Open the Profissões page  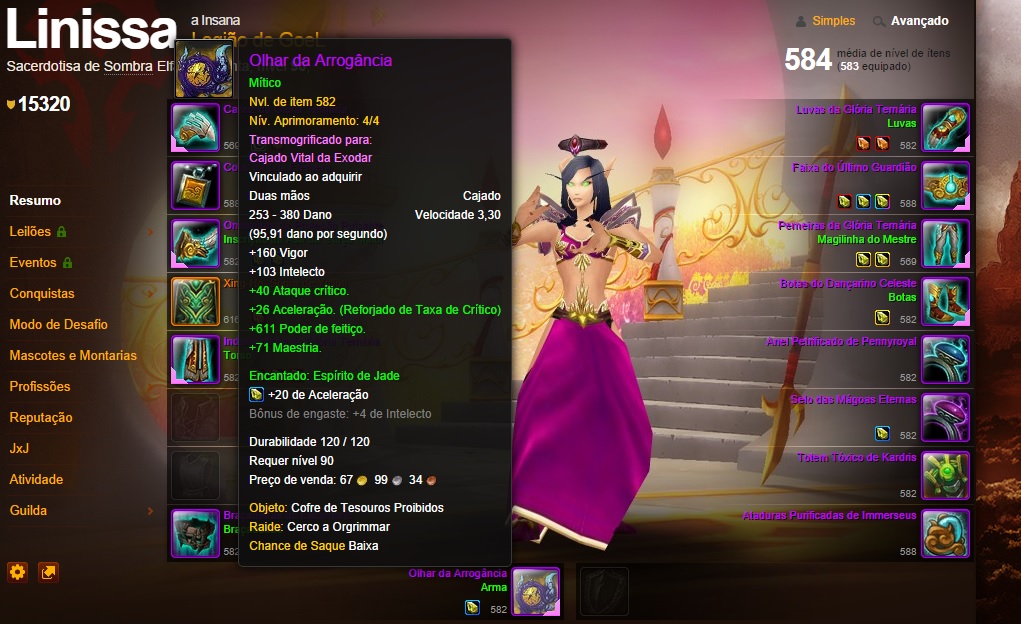tap(40, 386)
